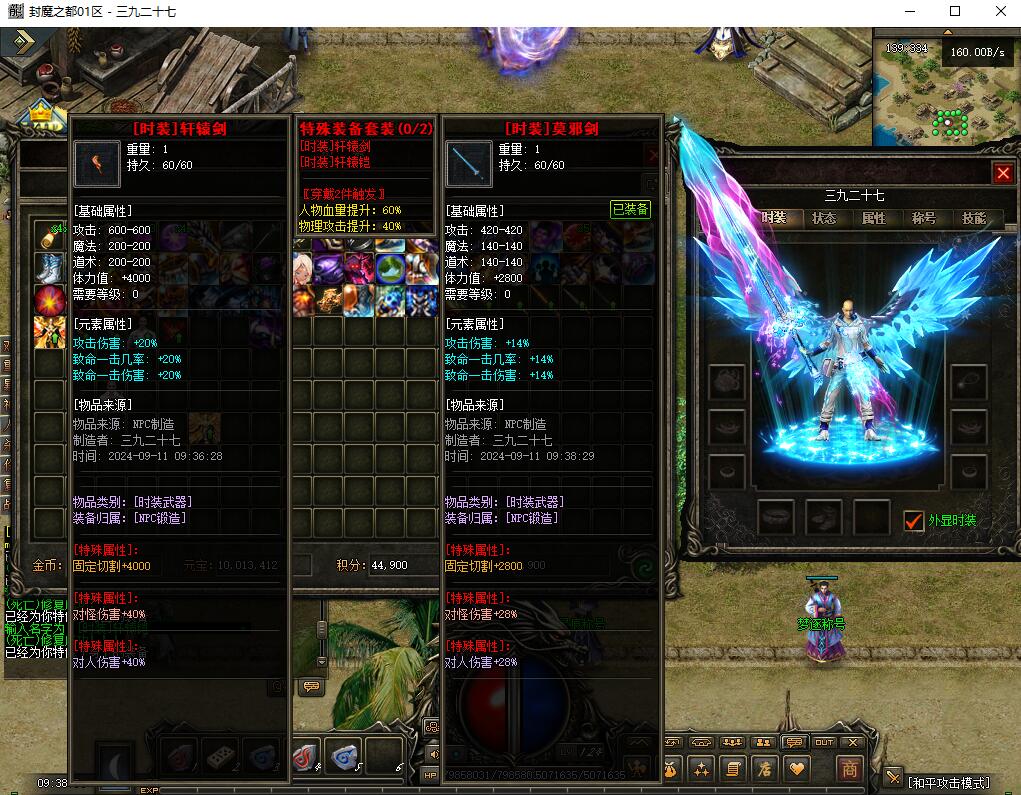The height and width of the screenshot is (795, 1021).
Task: Use the blue swirl stone in hotbar
Action: 344,757
